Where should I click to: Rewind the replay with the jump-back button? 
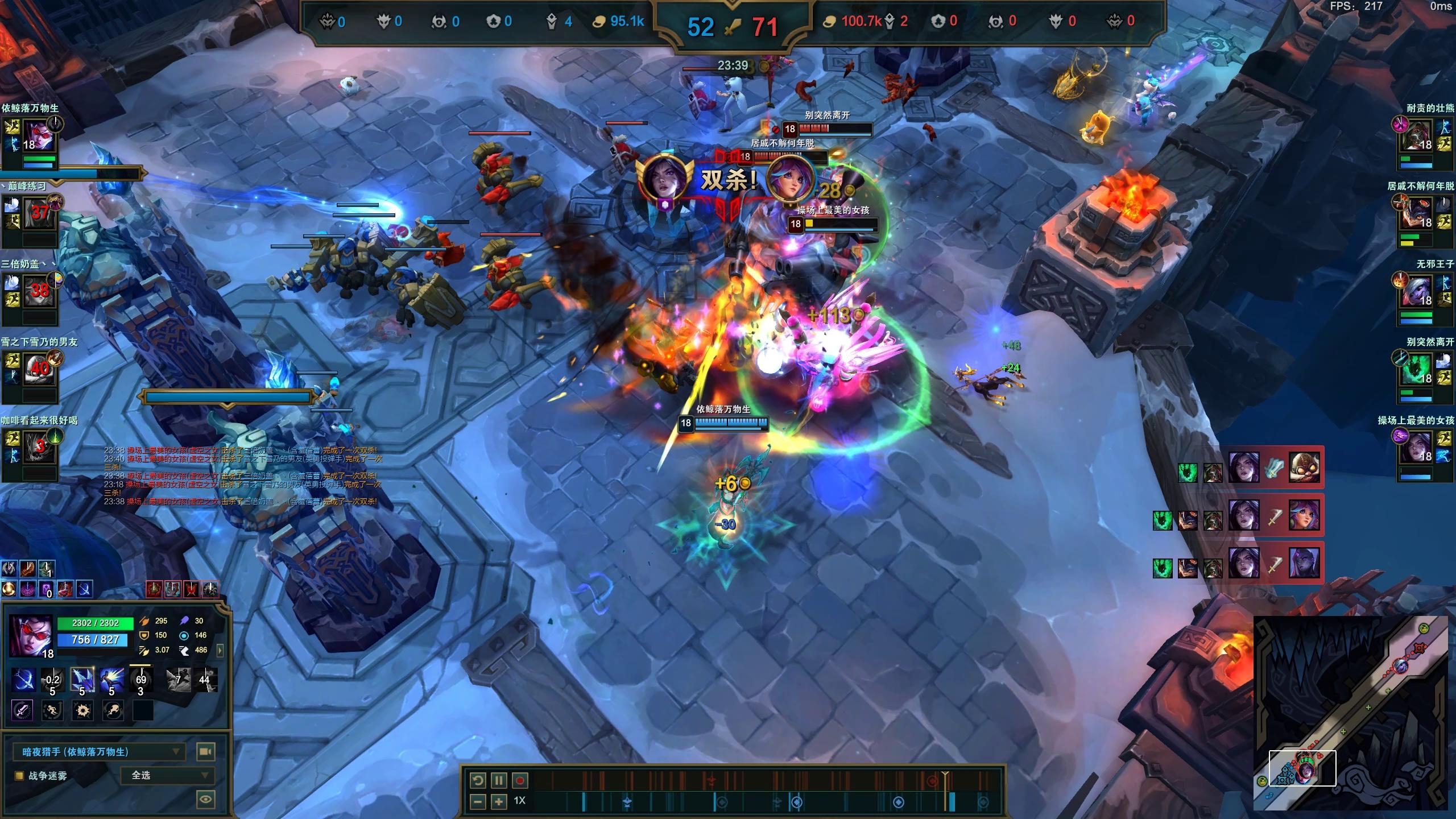(478, 780)
